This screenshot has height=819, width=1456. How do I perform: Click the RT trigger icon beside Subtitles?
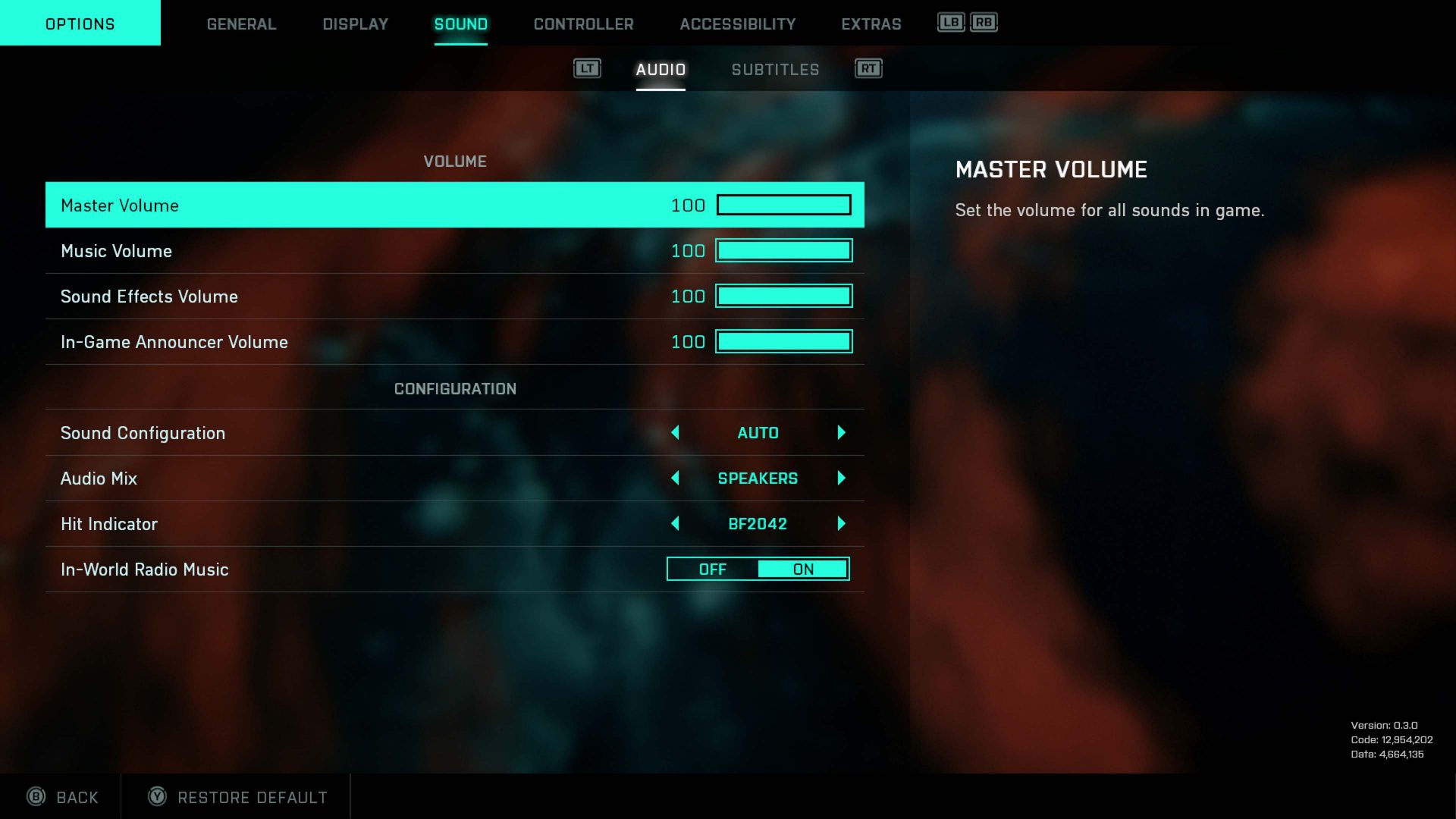click(x=868, y=68)
